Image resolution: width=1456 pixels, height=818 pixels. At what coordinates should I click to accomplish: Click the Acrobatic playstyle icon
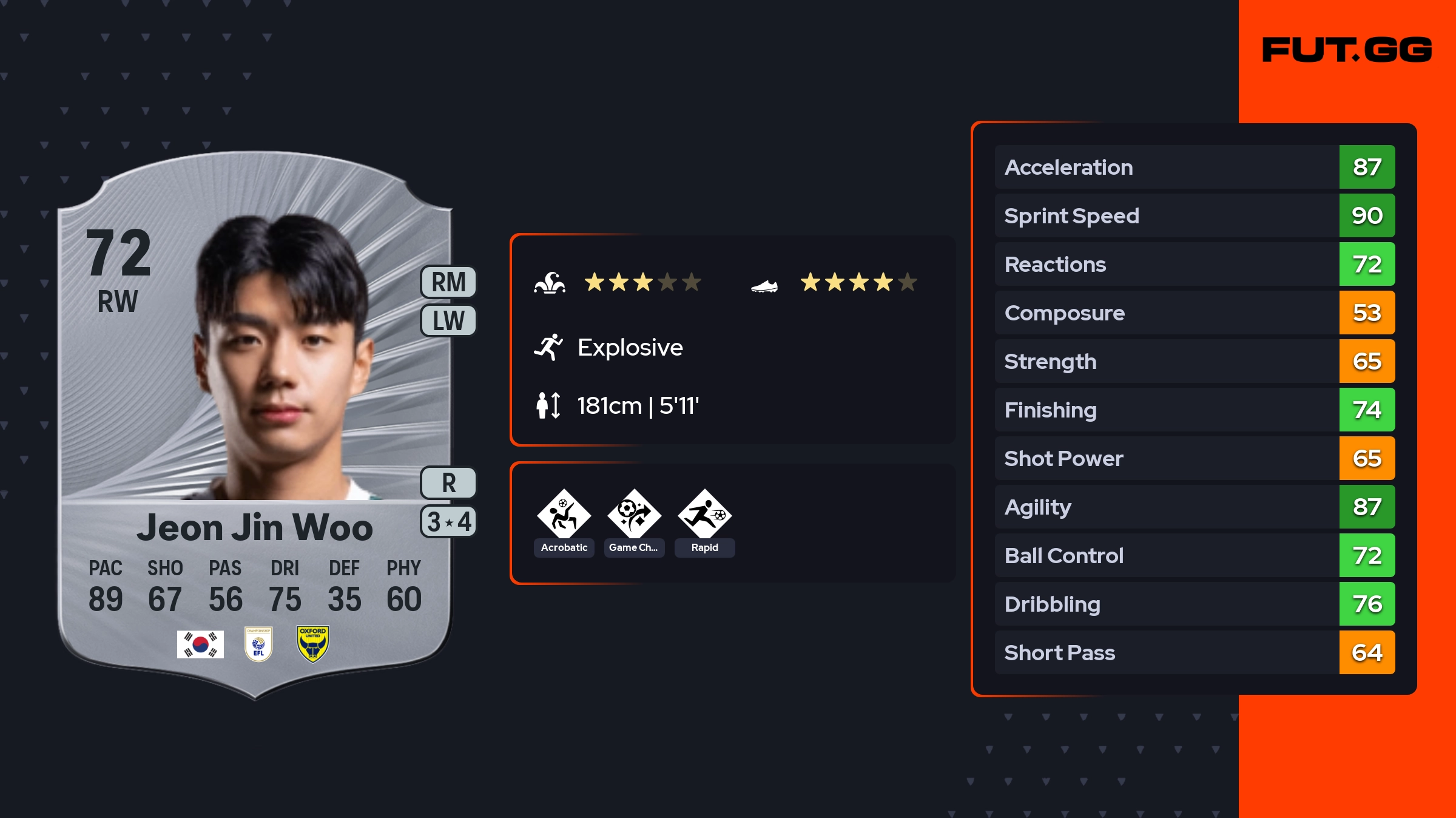pos(564,515)
